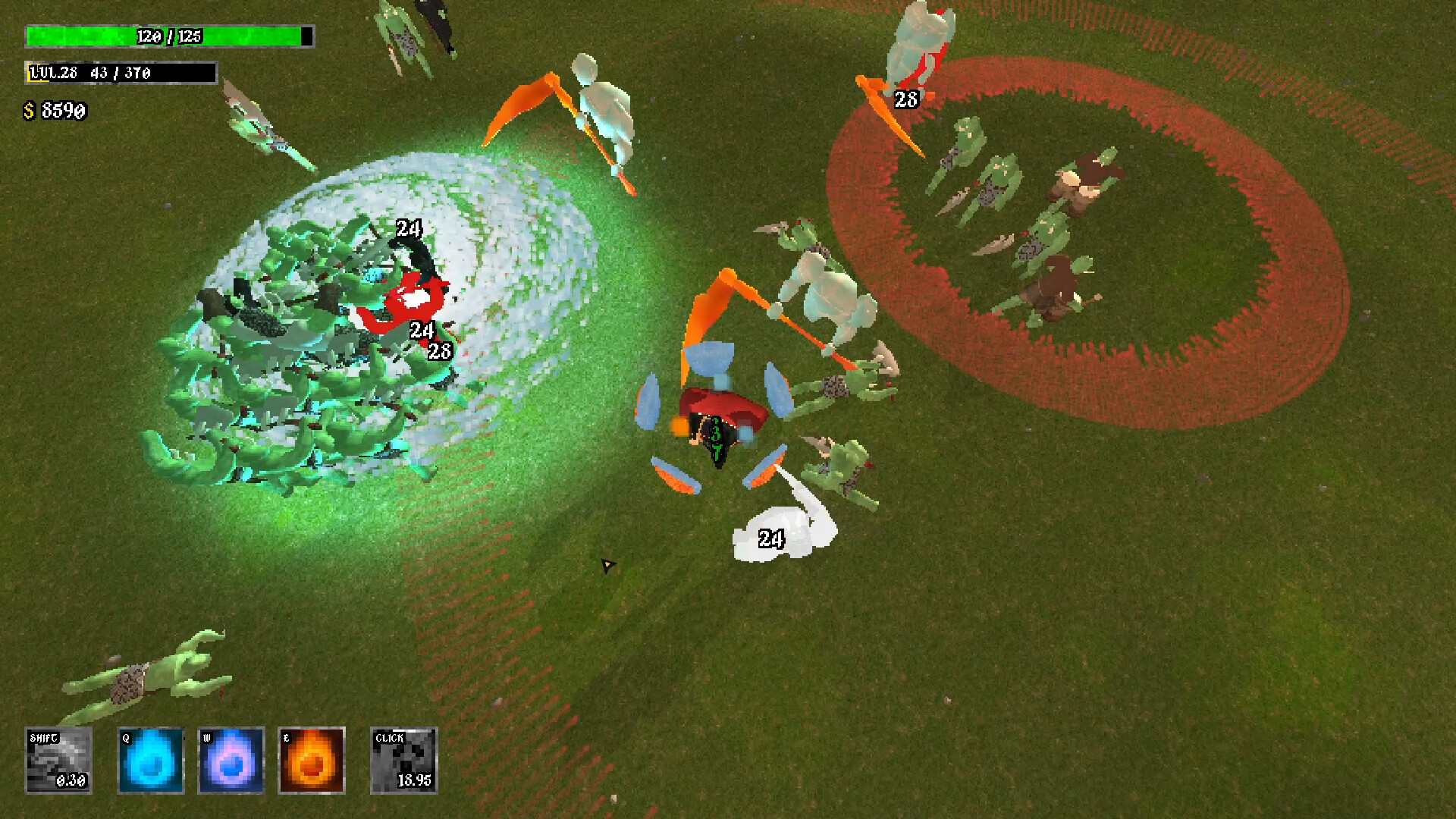This screenshot has height=819, width=1456.
Task: Activate the Q blue flame spell icon
Action: [x=151, y=761]
